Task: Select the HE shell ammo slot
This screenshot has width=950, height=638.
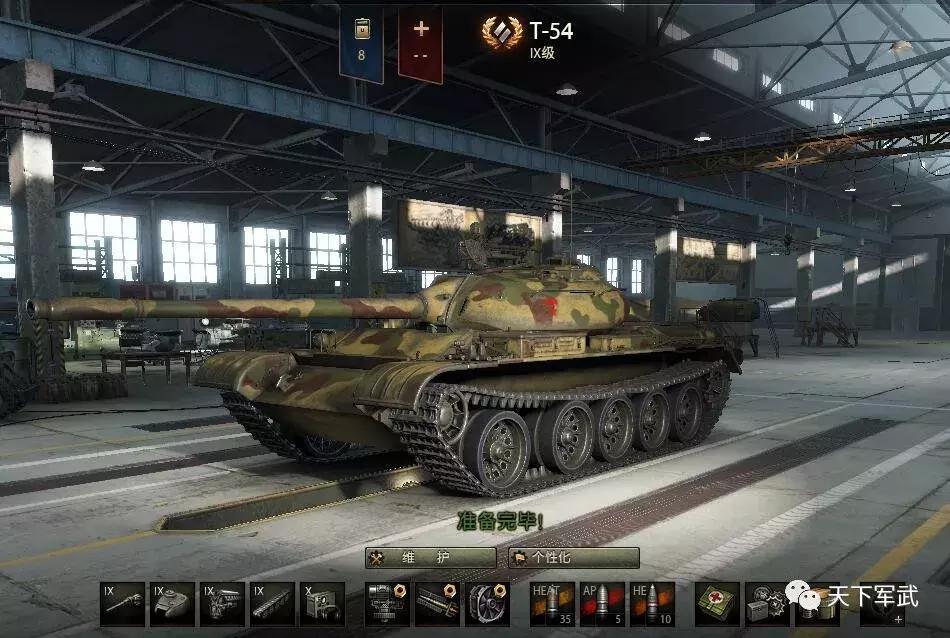Action: click(652, 604)
